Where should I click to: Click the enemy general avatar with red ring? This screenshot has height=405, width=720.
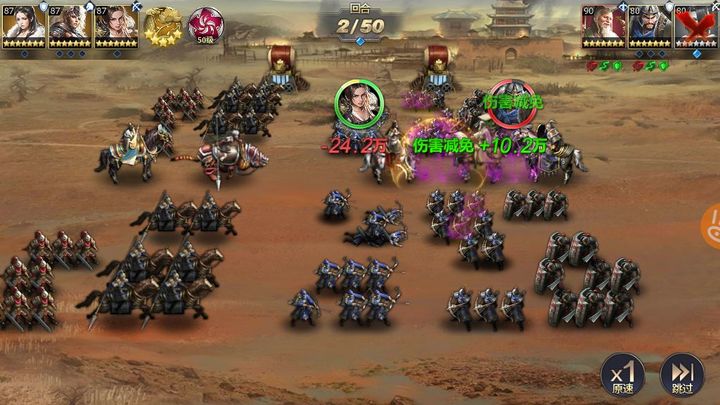(x=510, y=104)
